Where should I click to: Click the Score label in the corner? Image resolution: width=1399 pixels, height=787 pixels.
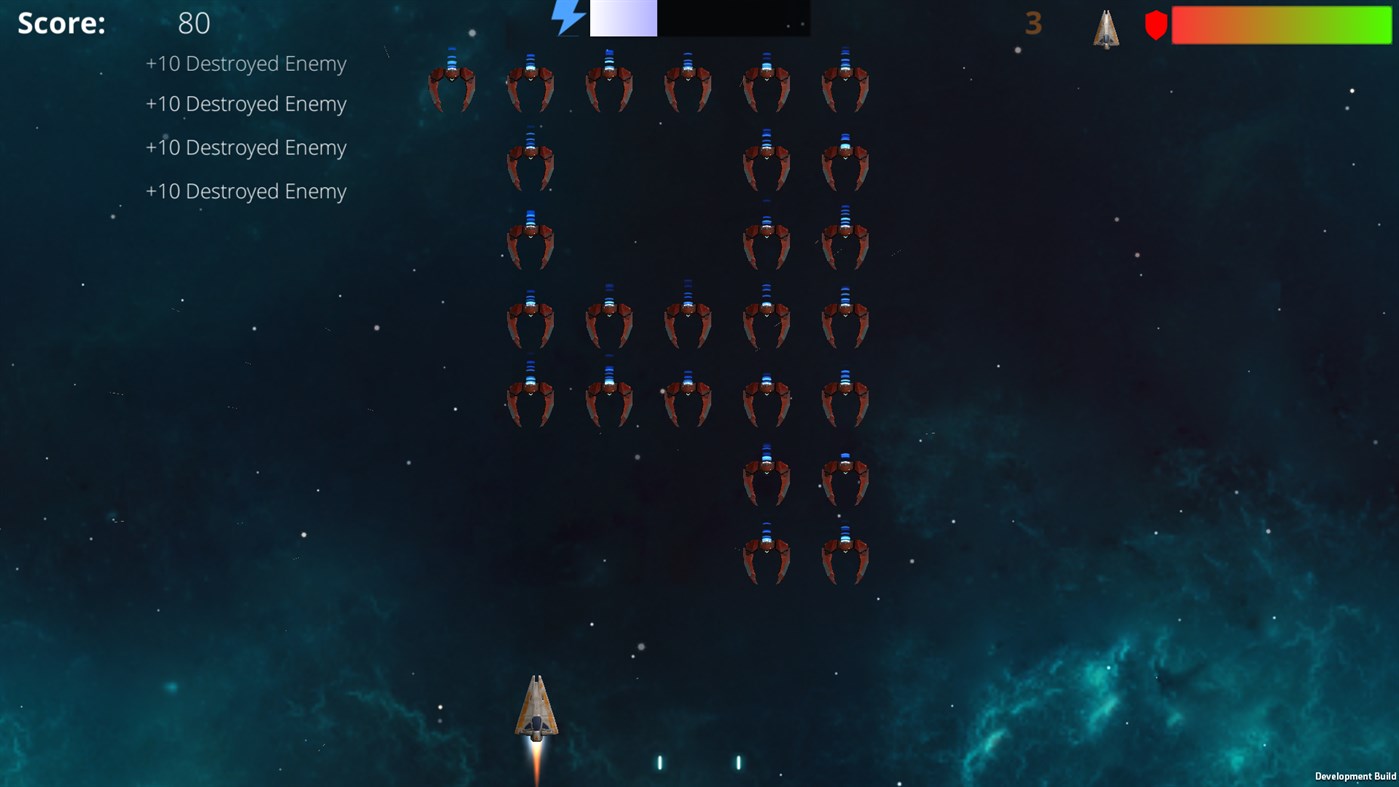[x=61, y=22]
